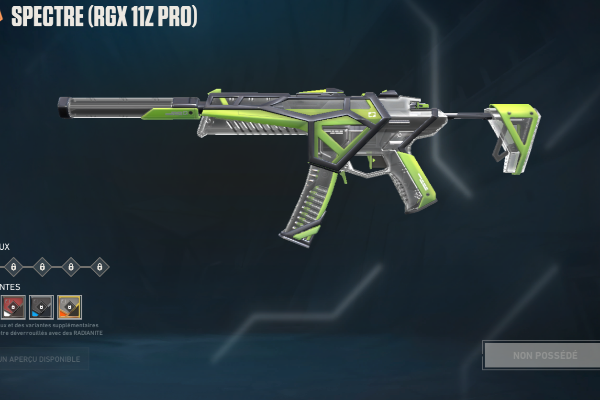Select the red locked variant swatch

13,306
